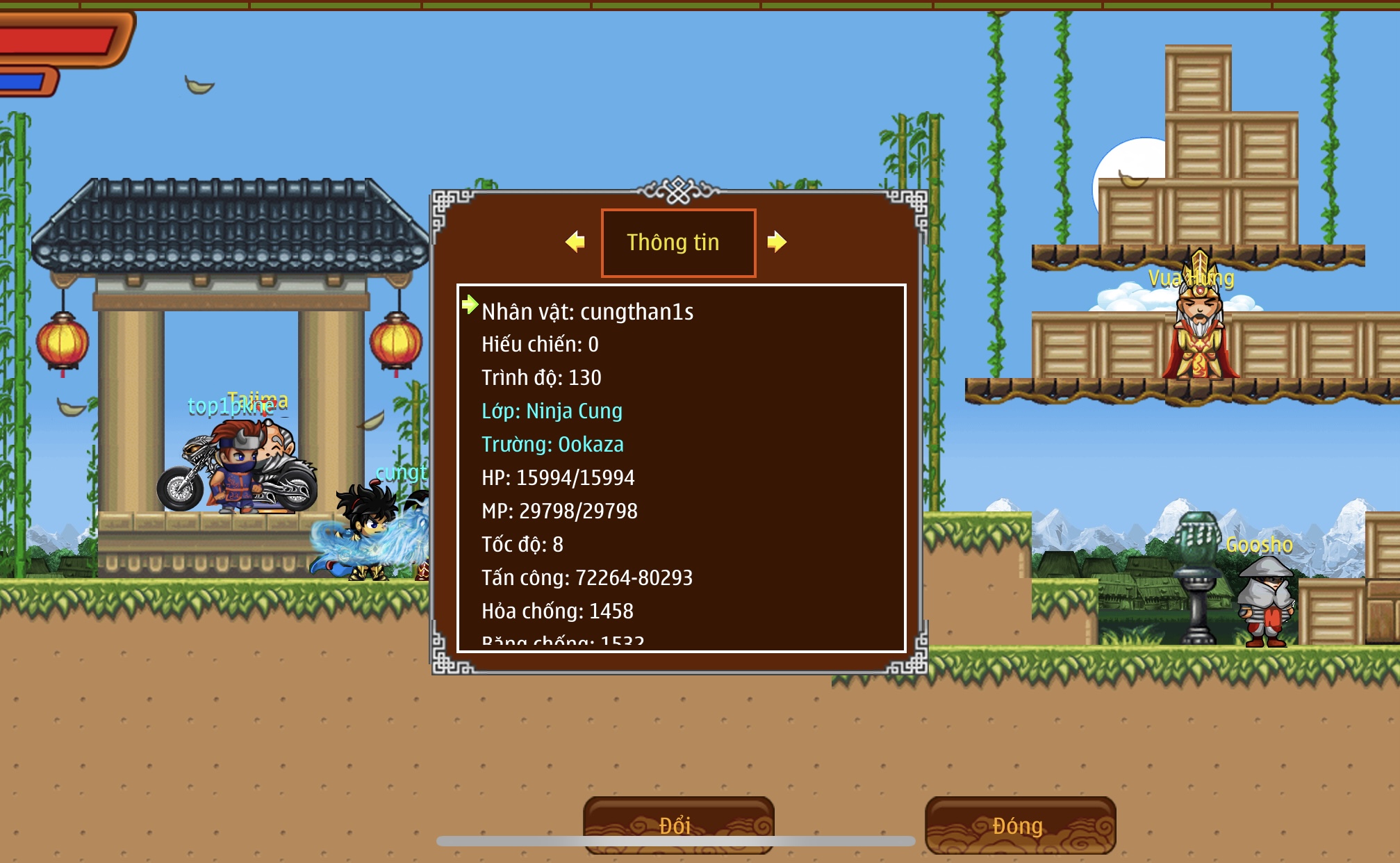This screenshot has width=1400, height=863.
Task: Choose the Lớp: Ninja Cung row
Action: [x=552, y=411]
